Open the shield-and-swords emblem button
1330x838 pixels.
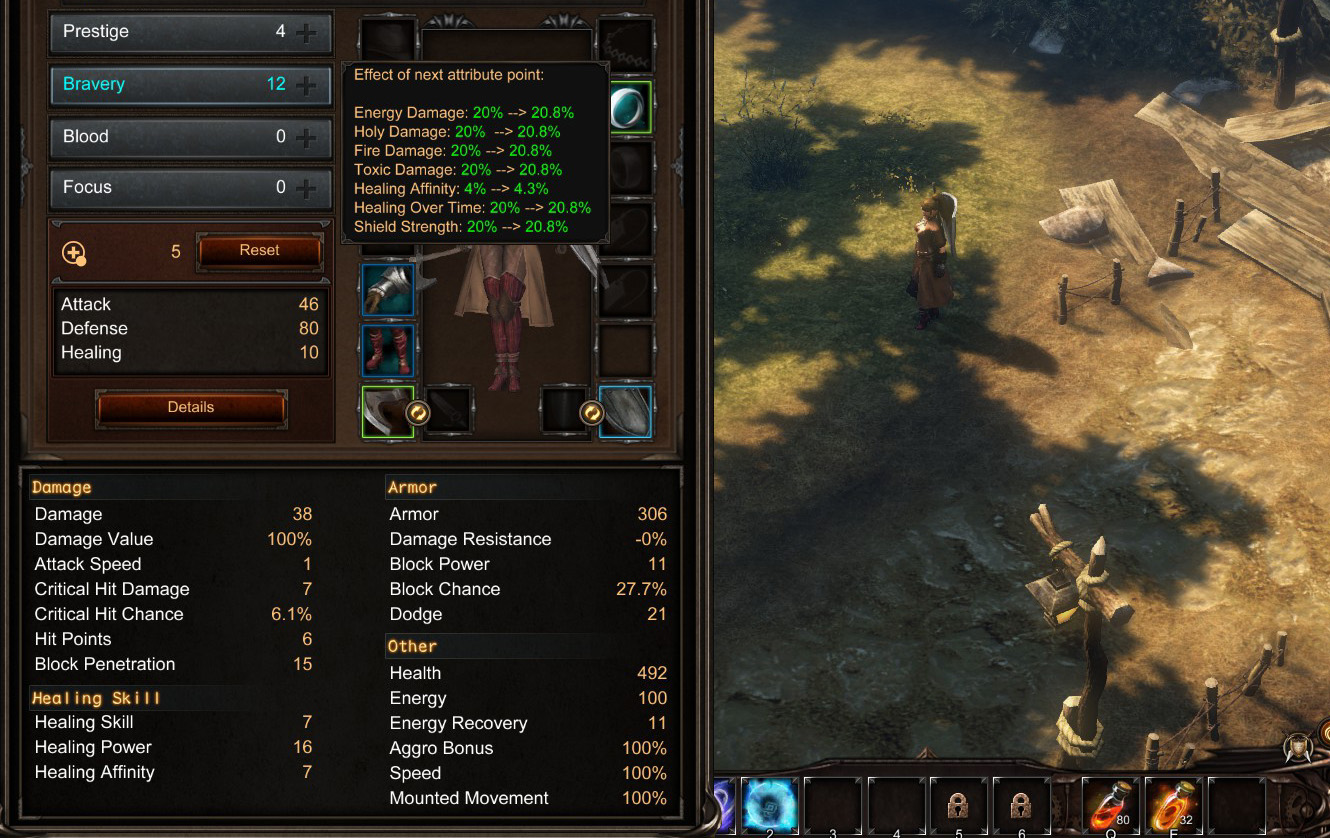pos(1300,749)
